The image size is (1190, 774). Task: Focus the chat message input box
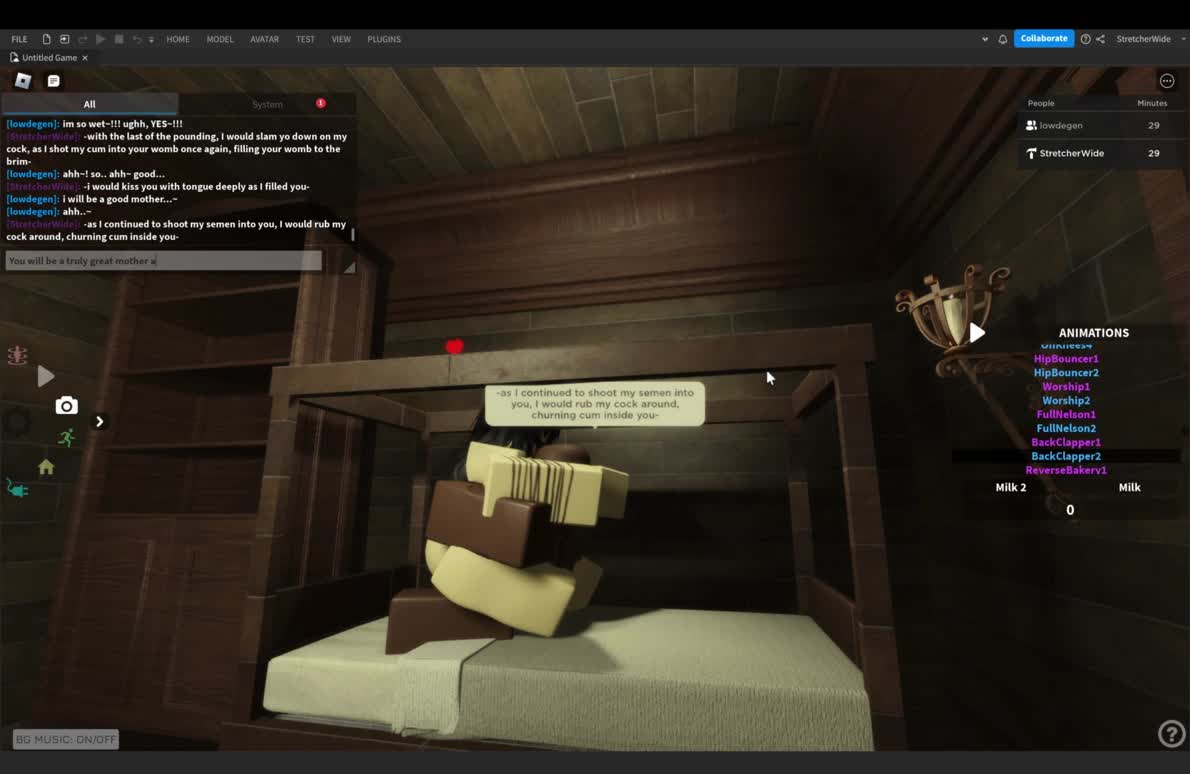pyautogui.click(x=163, y=261)
